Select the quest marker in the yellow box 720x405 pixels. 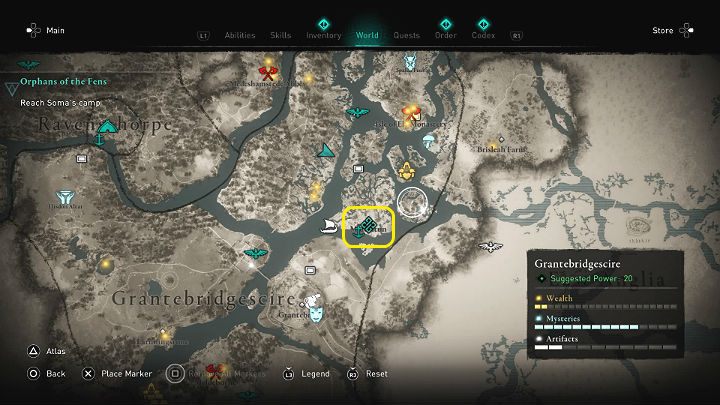(x=369, y=227)
